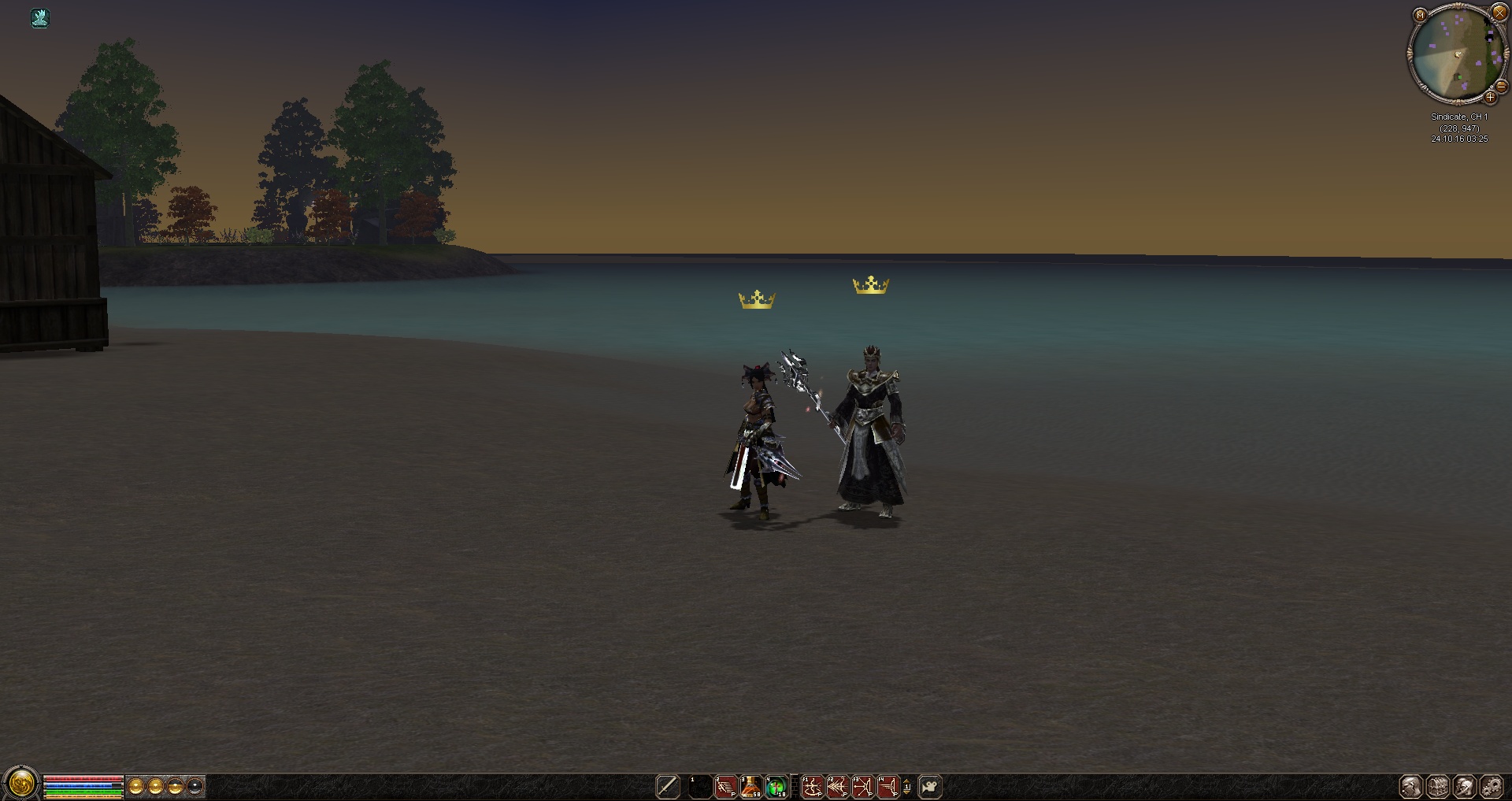Screen dimensions: 1512x801
Task: Open the system options gears button
Action: click(1492, 786)
